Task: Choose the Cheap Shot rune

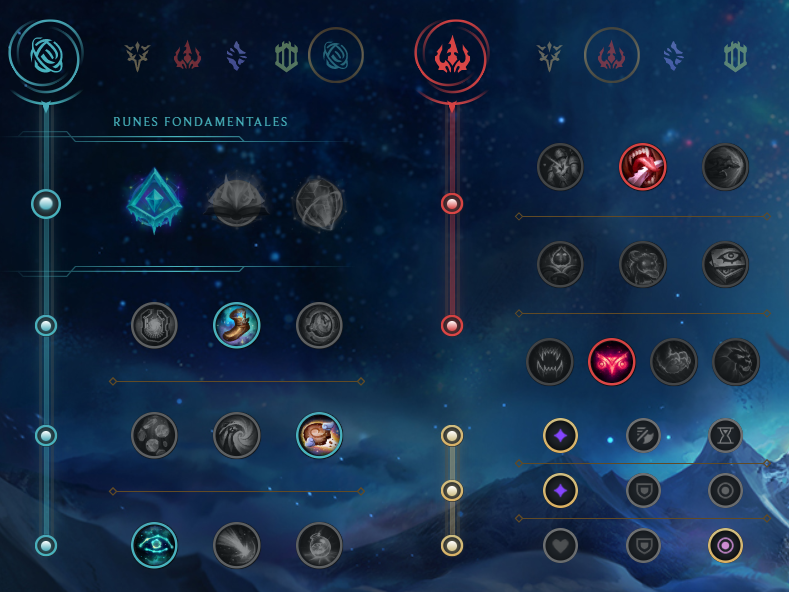Action: (560, 167)
